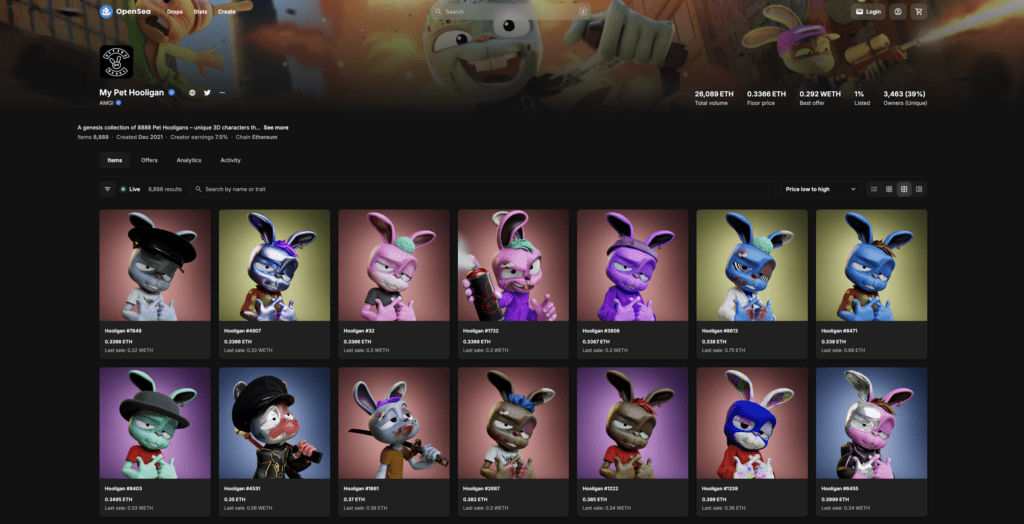Viewport: 1024px width, 524px height.
Task: Open the Drops page in the header
Action: tap(175, 12)
